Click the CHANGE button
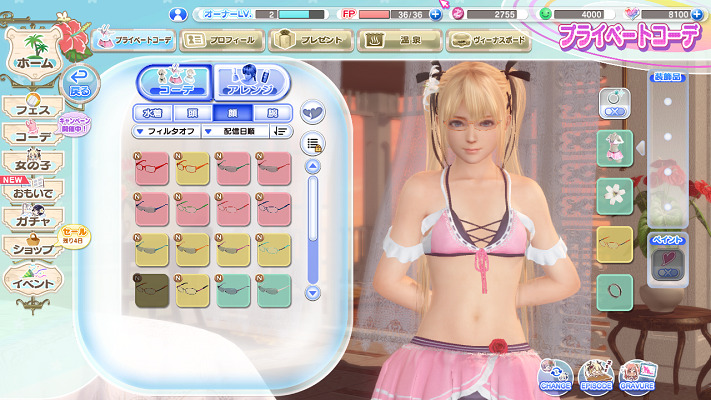711x400 pixels. point(555,374)
